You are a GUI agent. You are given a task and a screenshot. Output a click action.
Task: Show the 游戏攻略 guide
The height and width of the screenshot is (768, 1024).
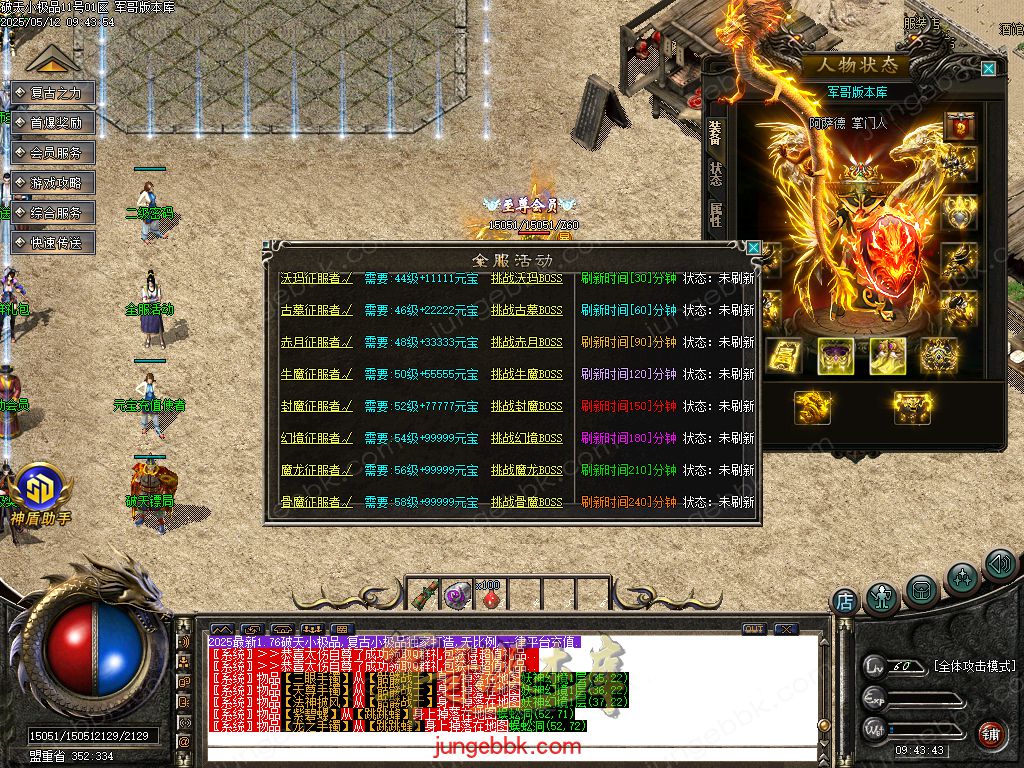click(x=55, y=183)
